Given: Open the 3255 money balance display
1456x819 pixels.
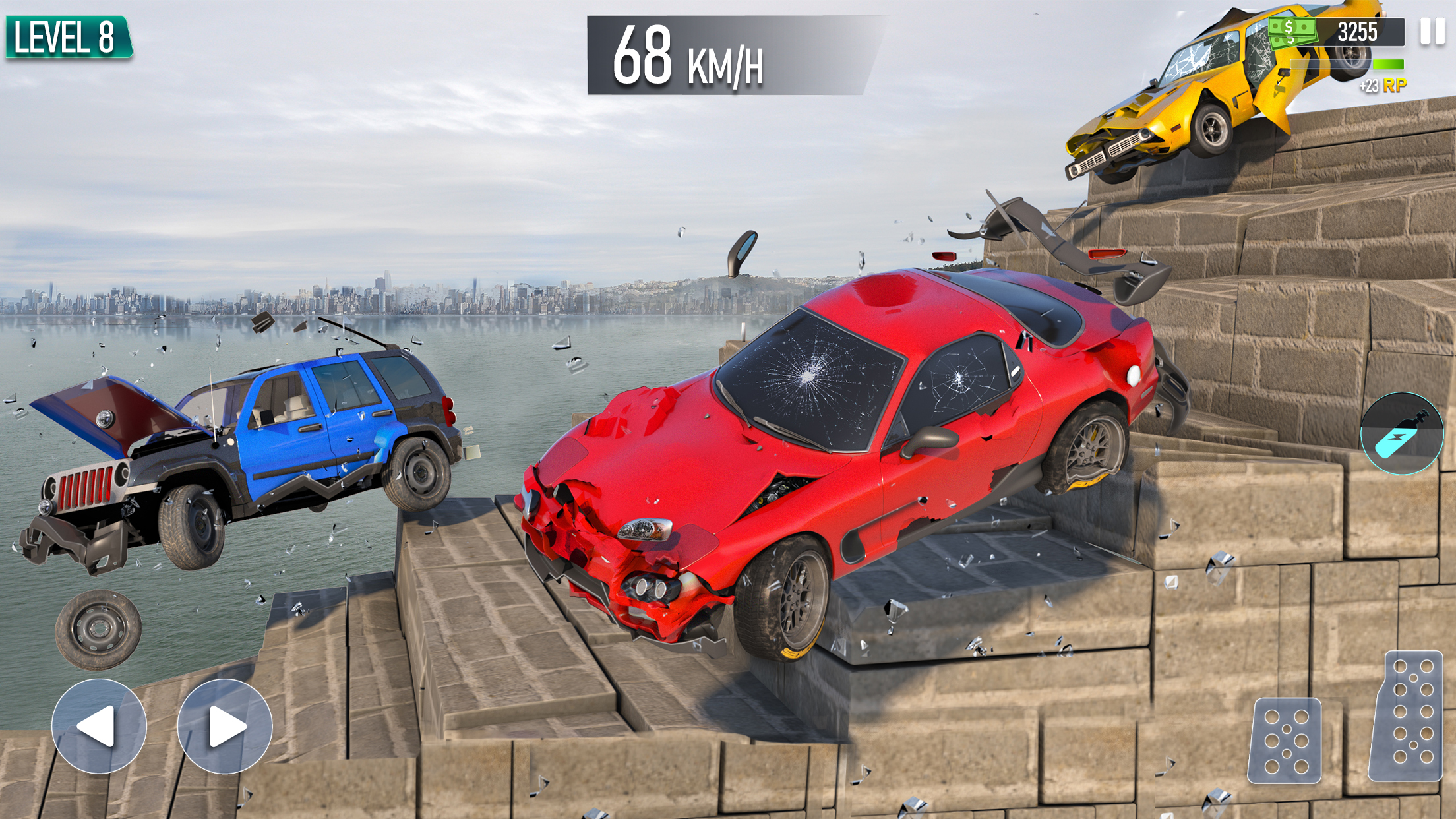Looking at the screenshot, I should [1360, 30].
